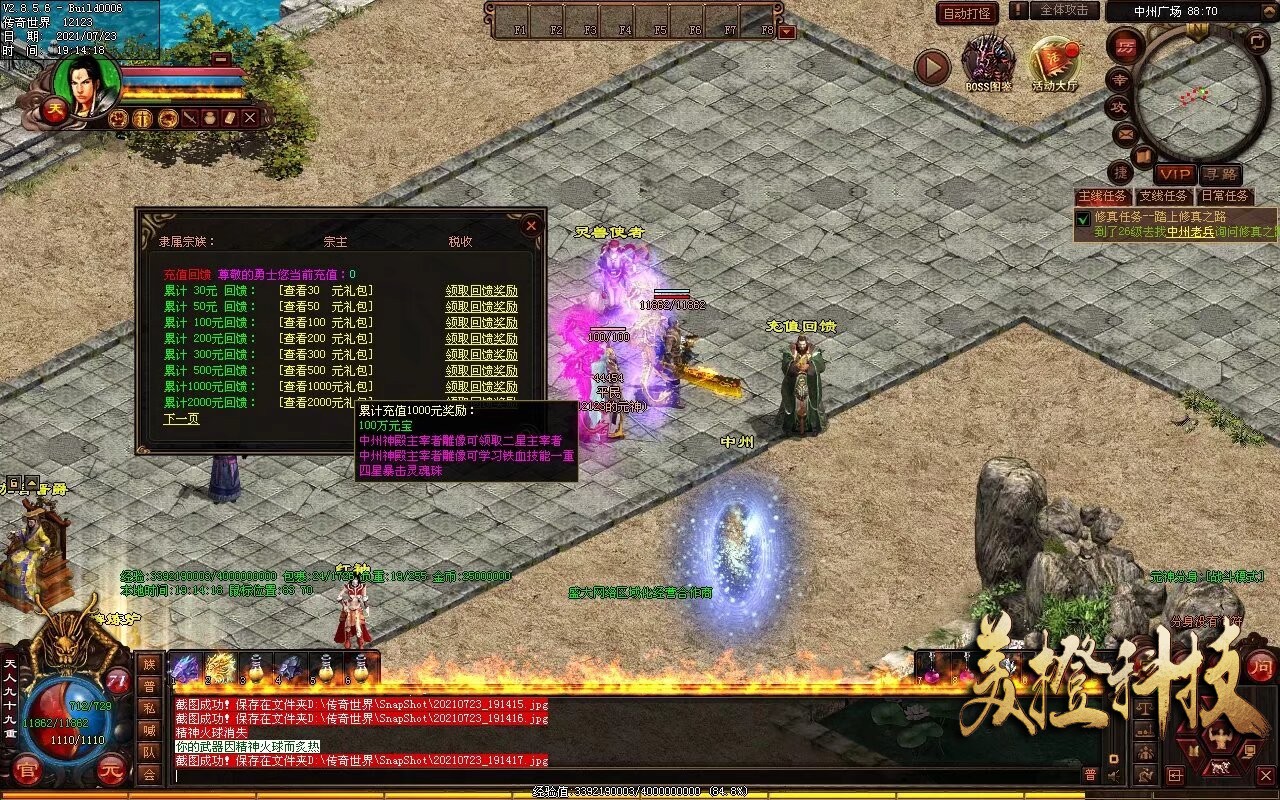Switch to the 日常任务 quest tab

tap(1225, 196)
